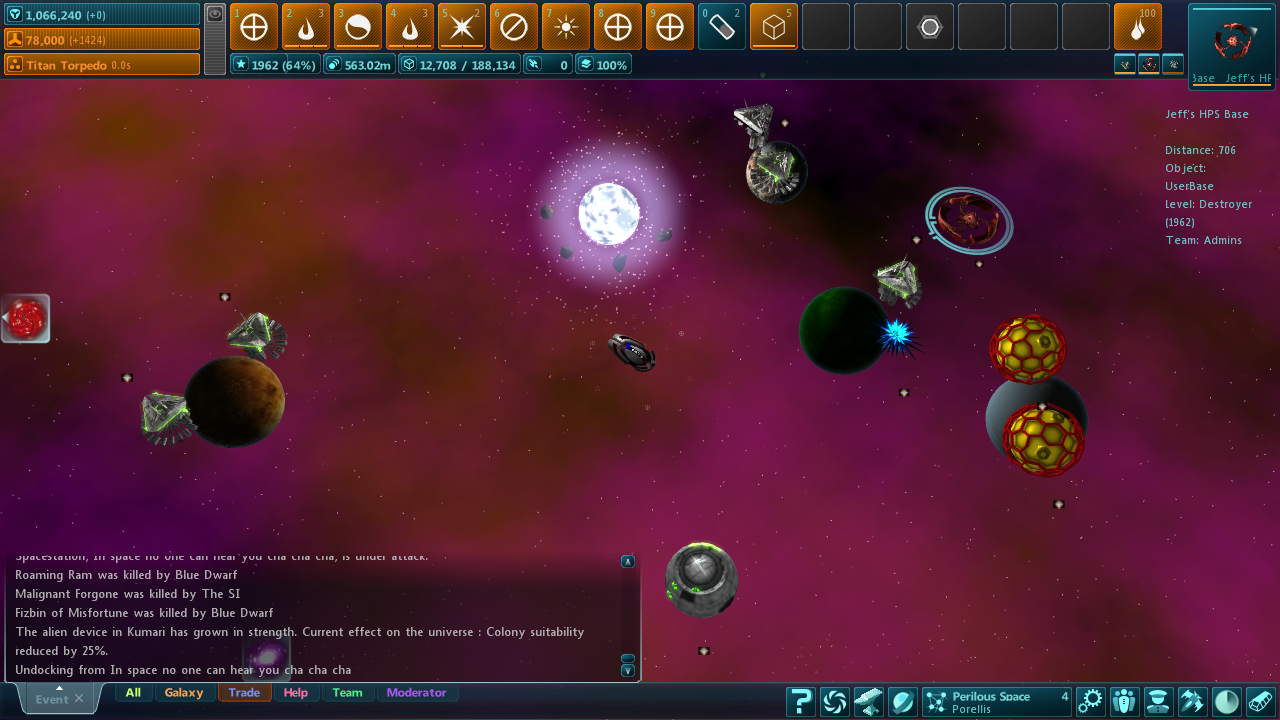Click the Perilous Space Porellis location panel

point(996,702)
